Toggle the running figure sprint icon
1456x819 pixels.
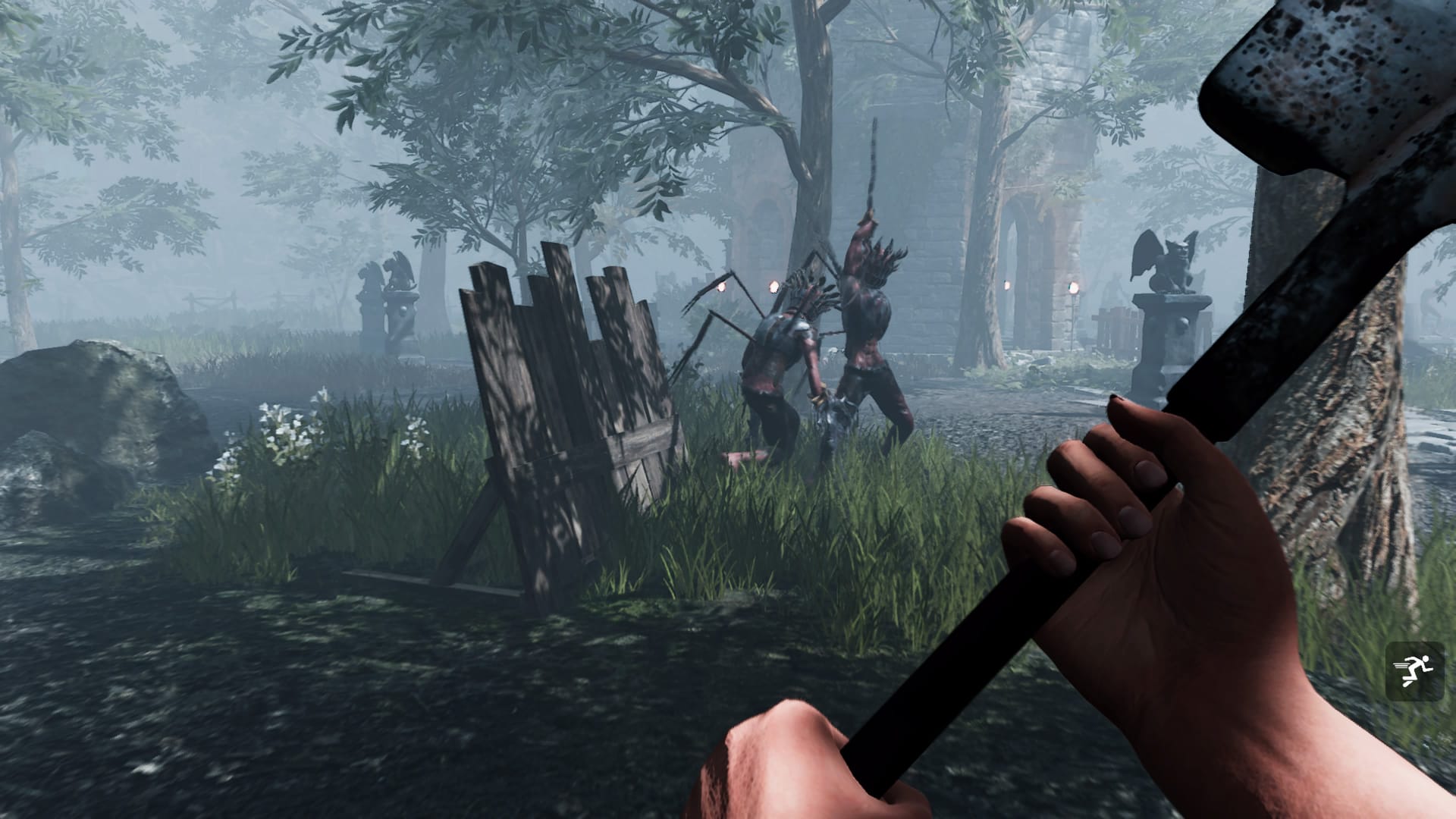click(1414, 670)
